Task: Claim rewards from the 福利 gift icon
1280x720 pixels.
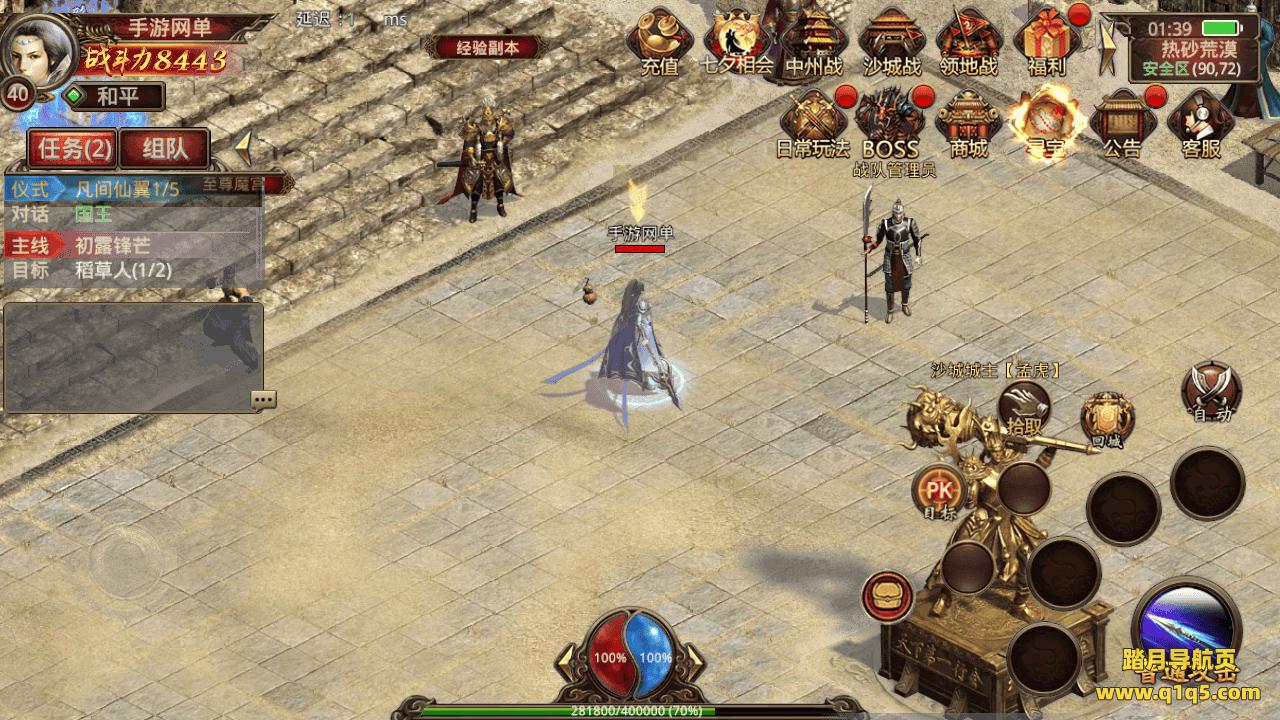Action: (1046, 42)
